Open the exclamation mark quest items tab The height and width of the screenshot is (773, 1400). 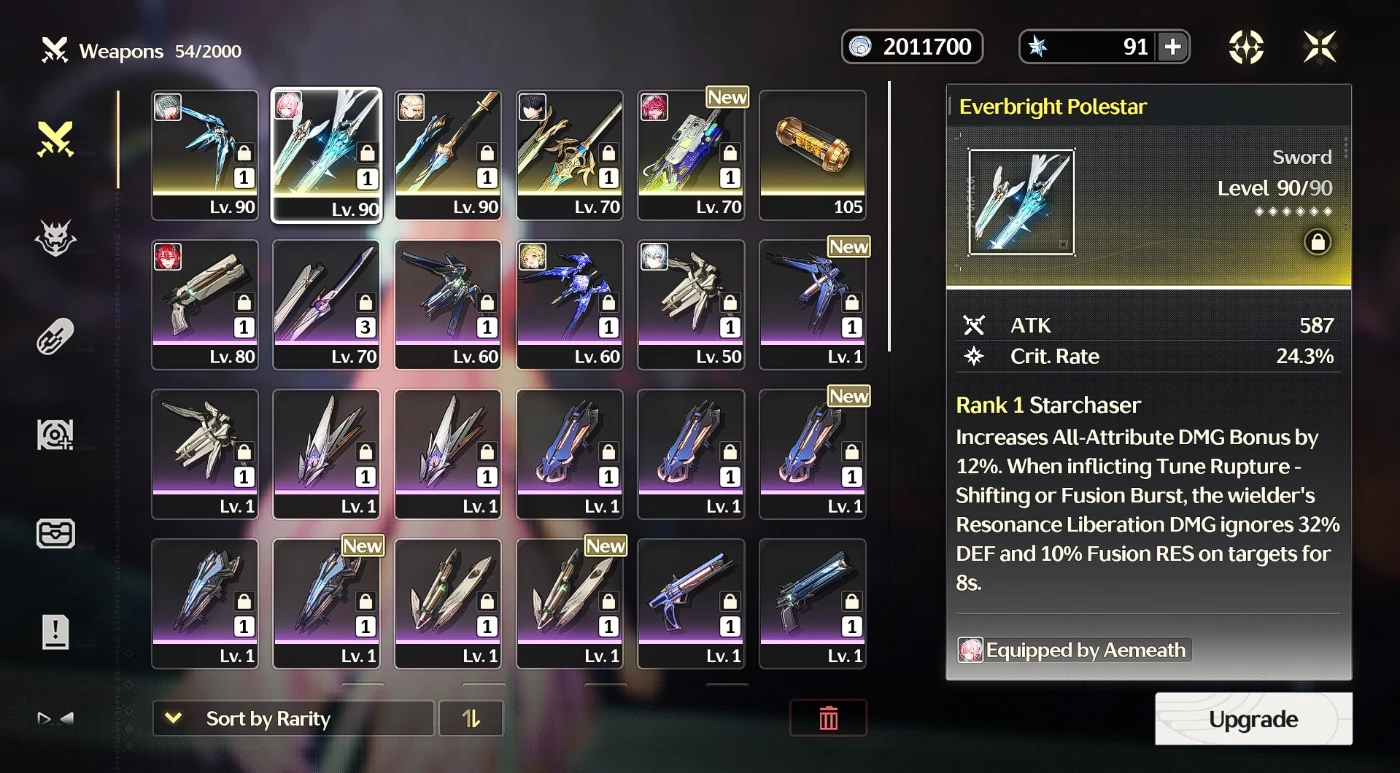[55, 631]
